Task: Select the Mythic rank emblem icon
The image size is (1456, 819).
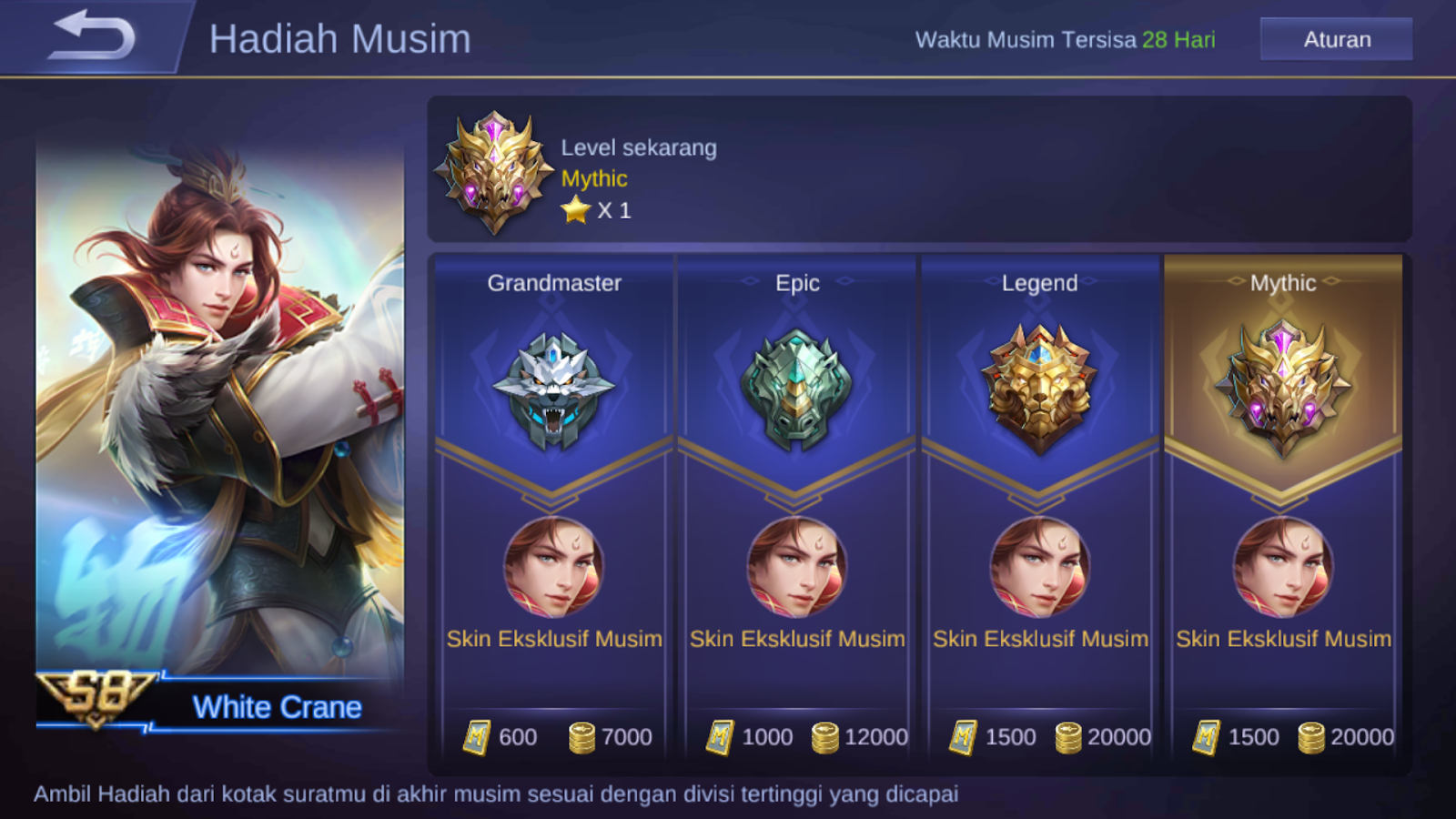Action: pyautogui.click(x=1283, y=387)
